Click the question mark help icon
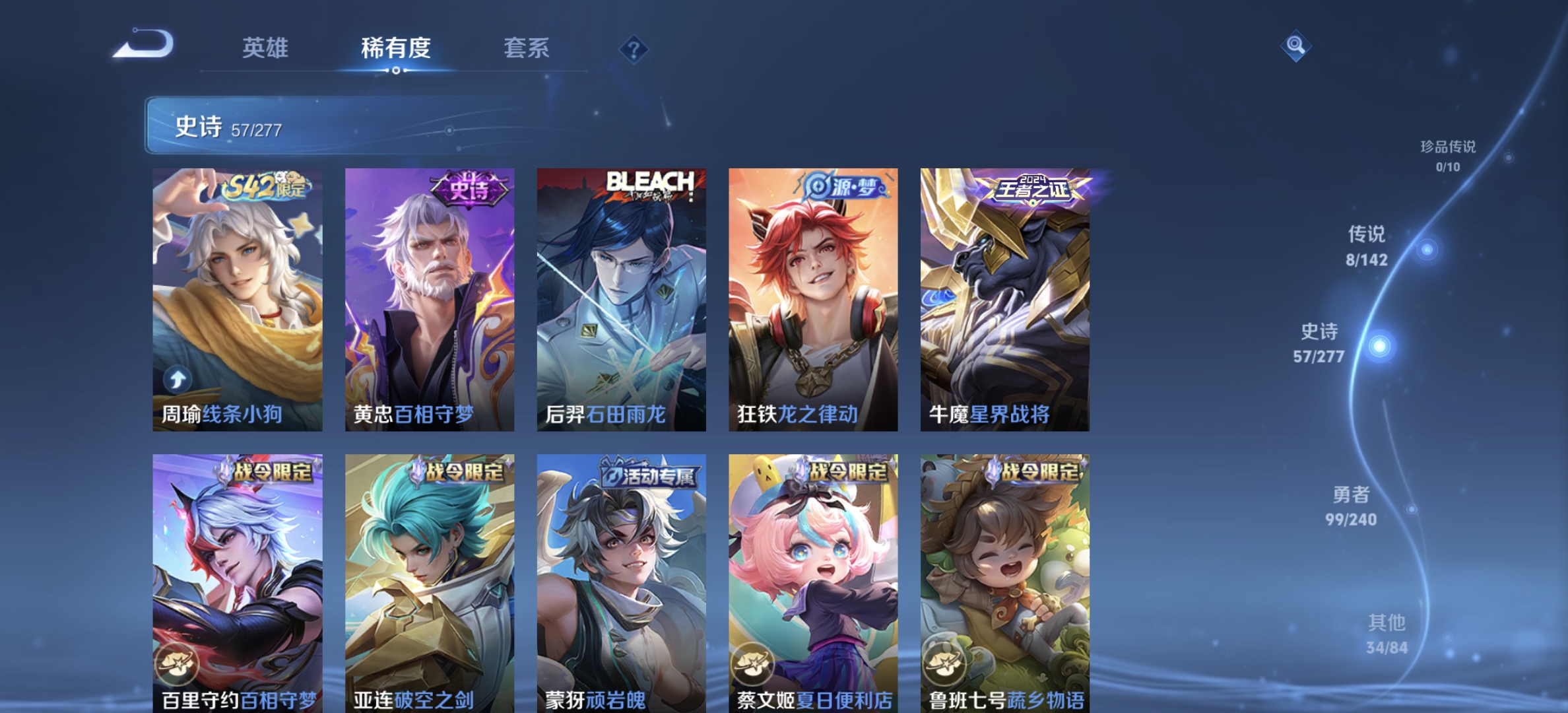The height and width of the screenshot is (713, 1568). click(x=633, y=49)
